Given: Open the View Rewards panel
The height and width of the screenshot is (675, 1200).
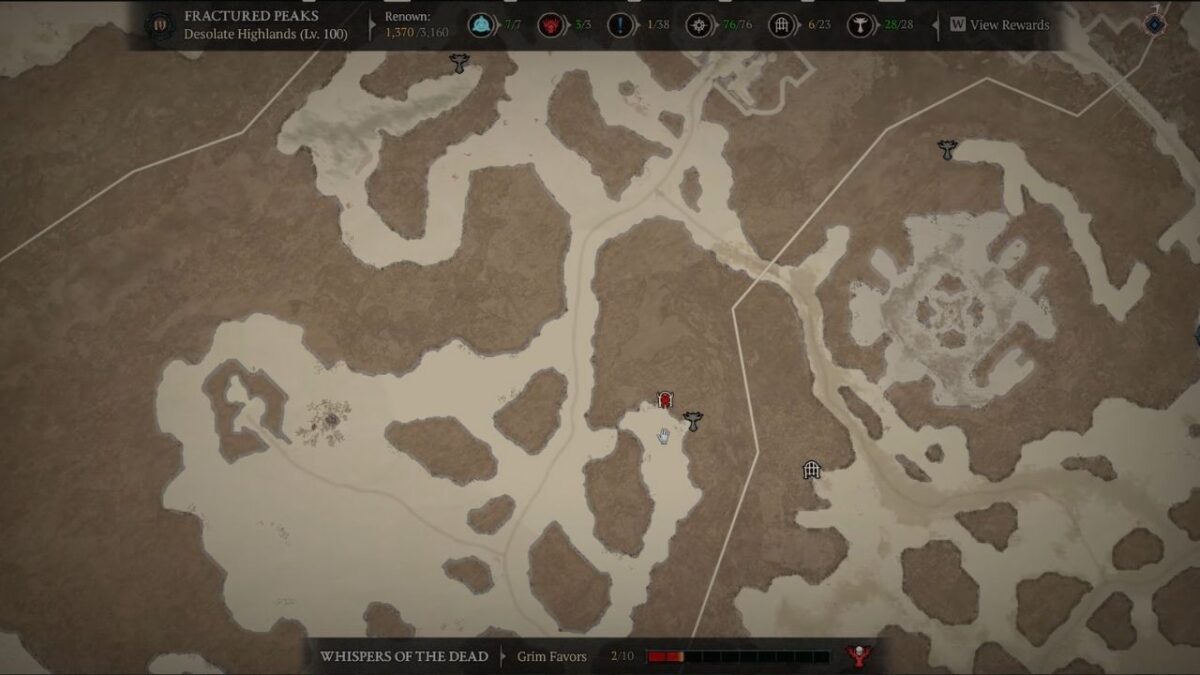Looking at the screenshot, I should [x=999, y=25].
